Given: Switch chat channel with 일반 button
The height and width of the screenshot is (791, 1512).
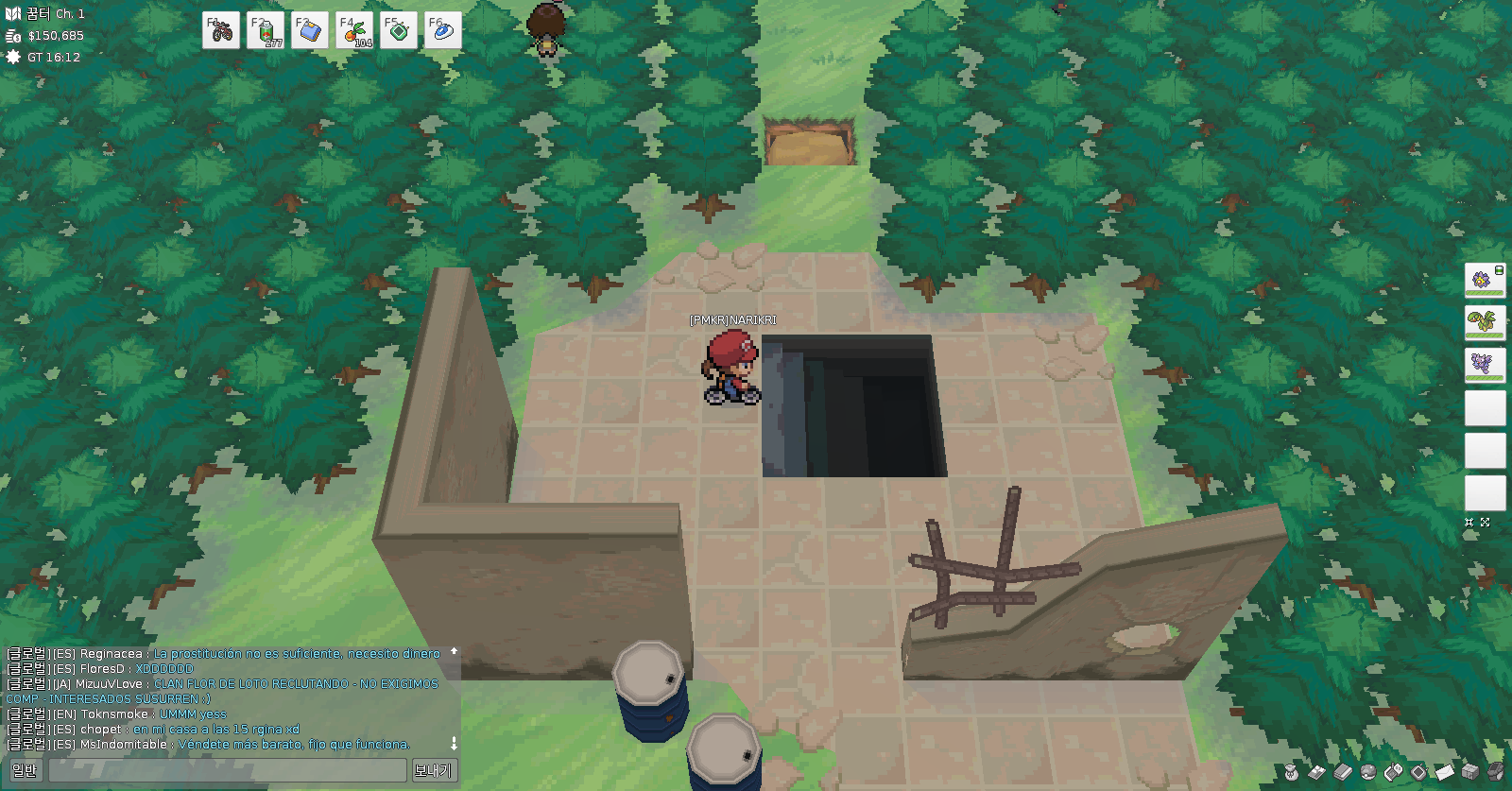Looking at the screenshot, I should click(25, 770).
